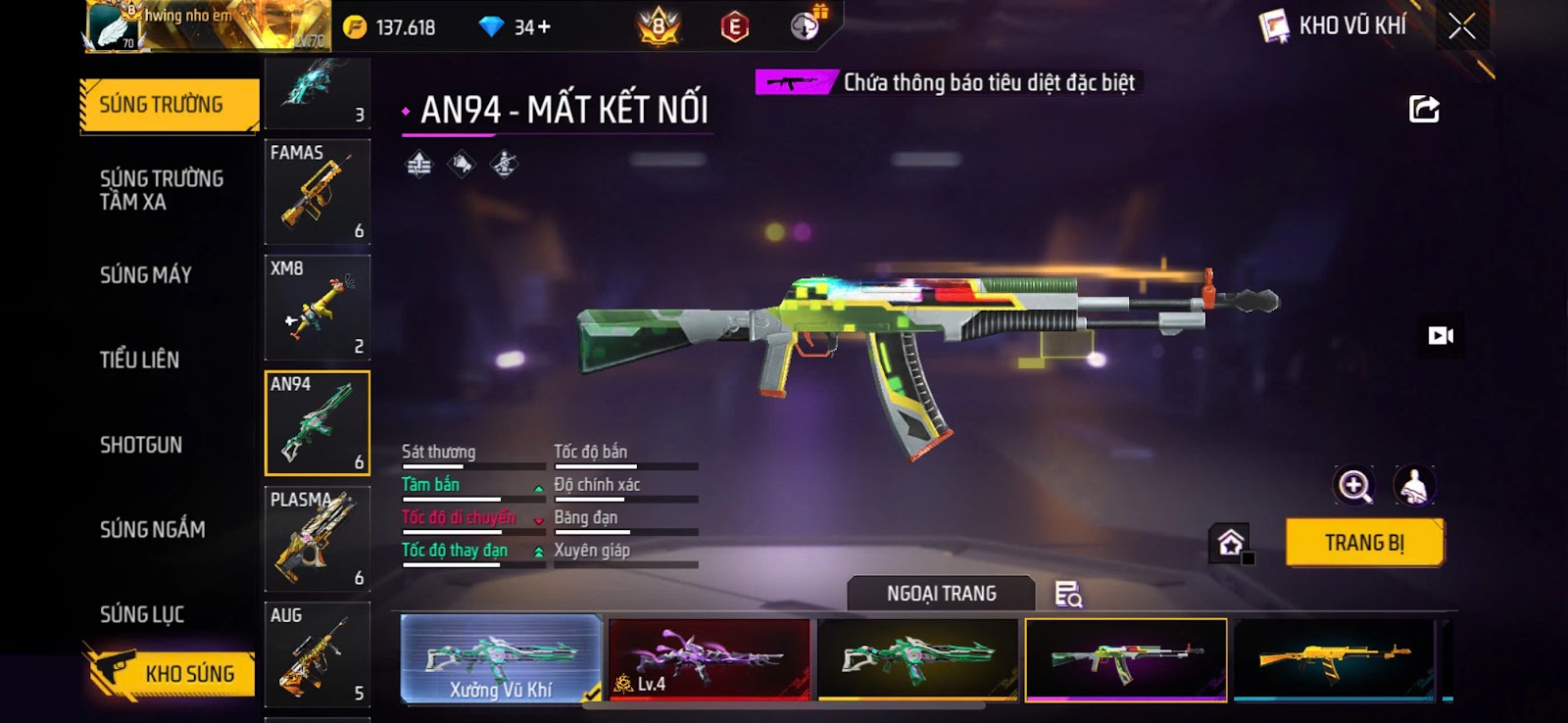Choose the PLASMA weapon tile
Screen dimensions: 1568x723
[x=317, y=538]
